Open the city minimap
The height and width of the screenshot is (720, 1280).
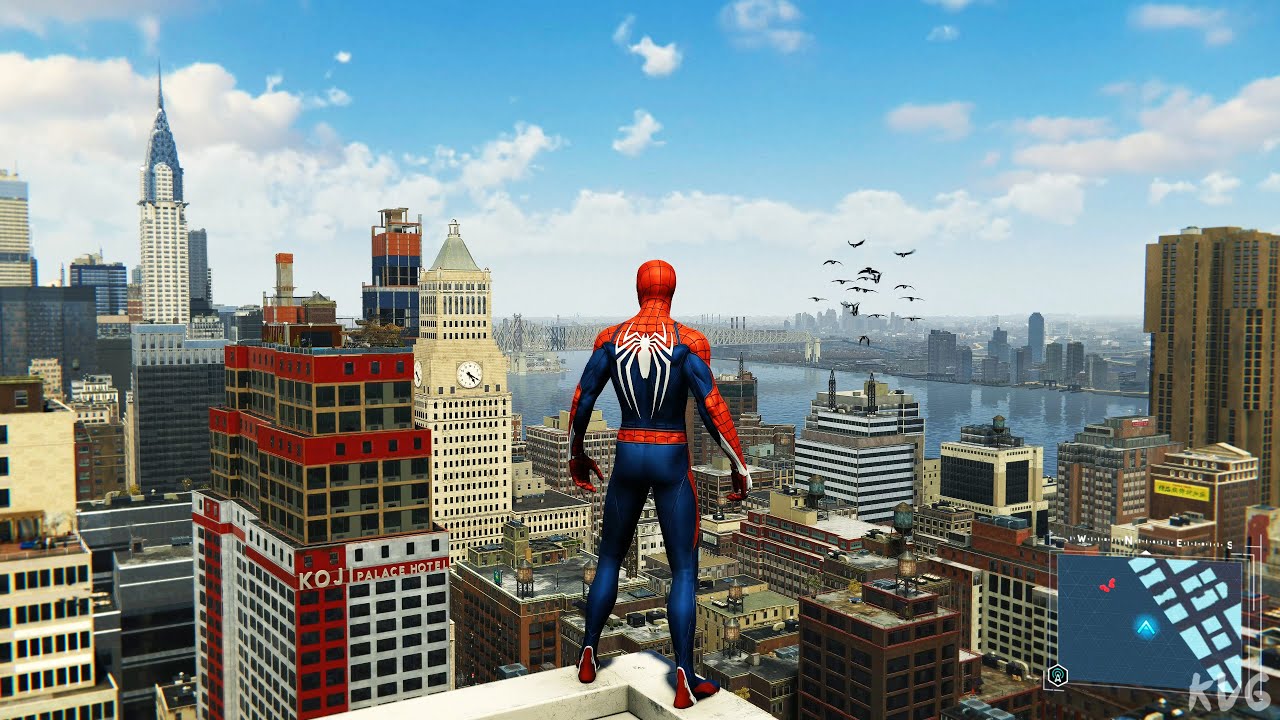tap(1148, 620)
